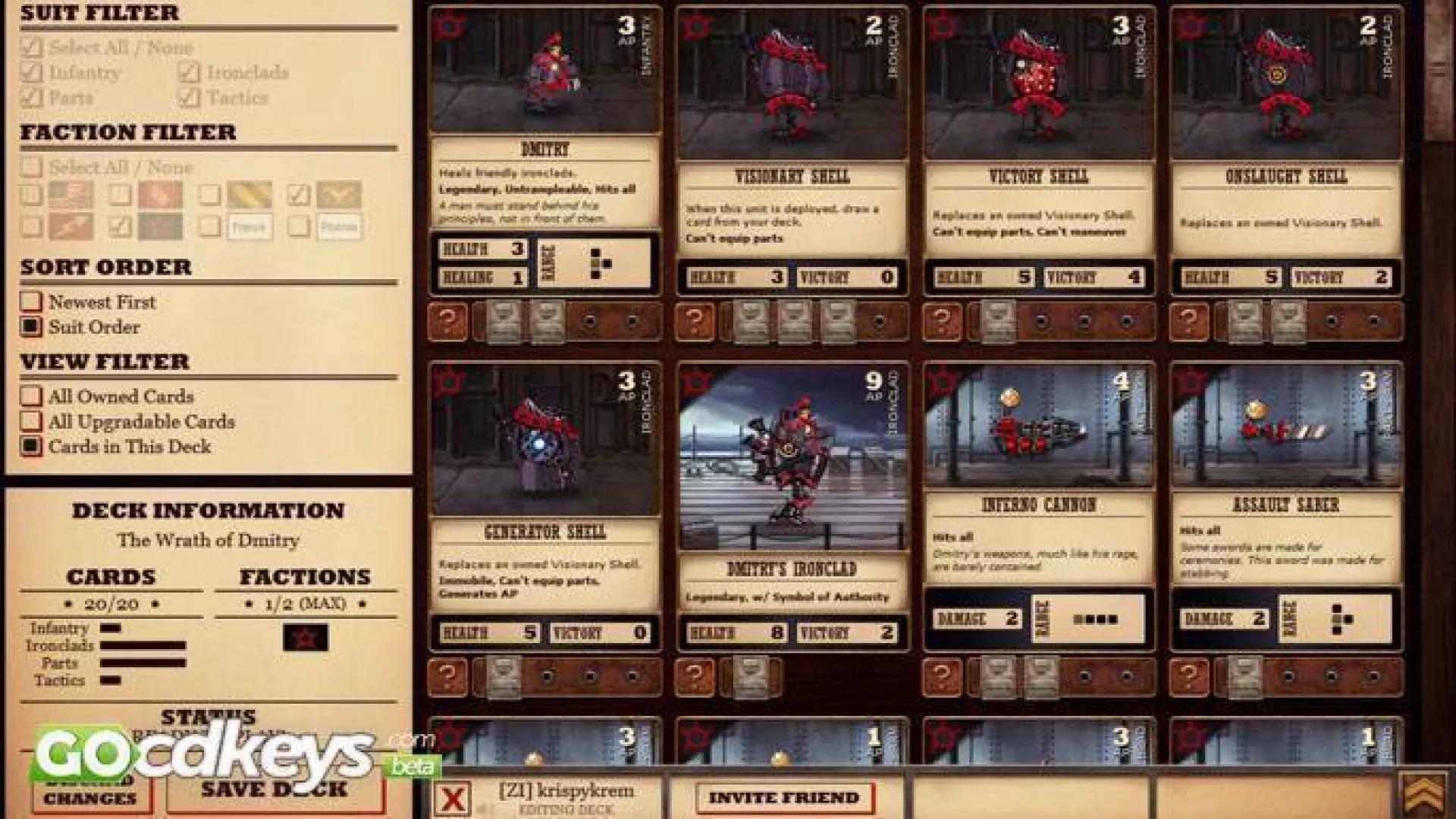Show All Owned Cards
Screen dimensions: 1456x819
(x=31, y=396)
